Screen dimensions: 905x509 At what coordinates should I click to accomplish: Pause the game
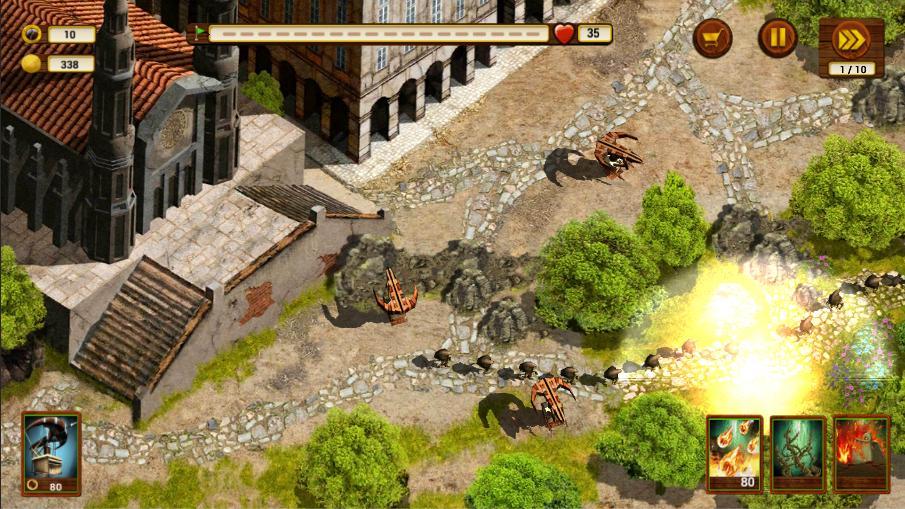(777, 38)
